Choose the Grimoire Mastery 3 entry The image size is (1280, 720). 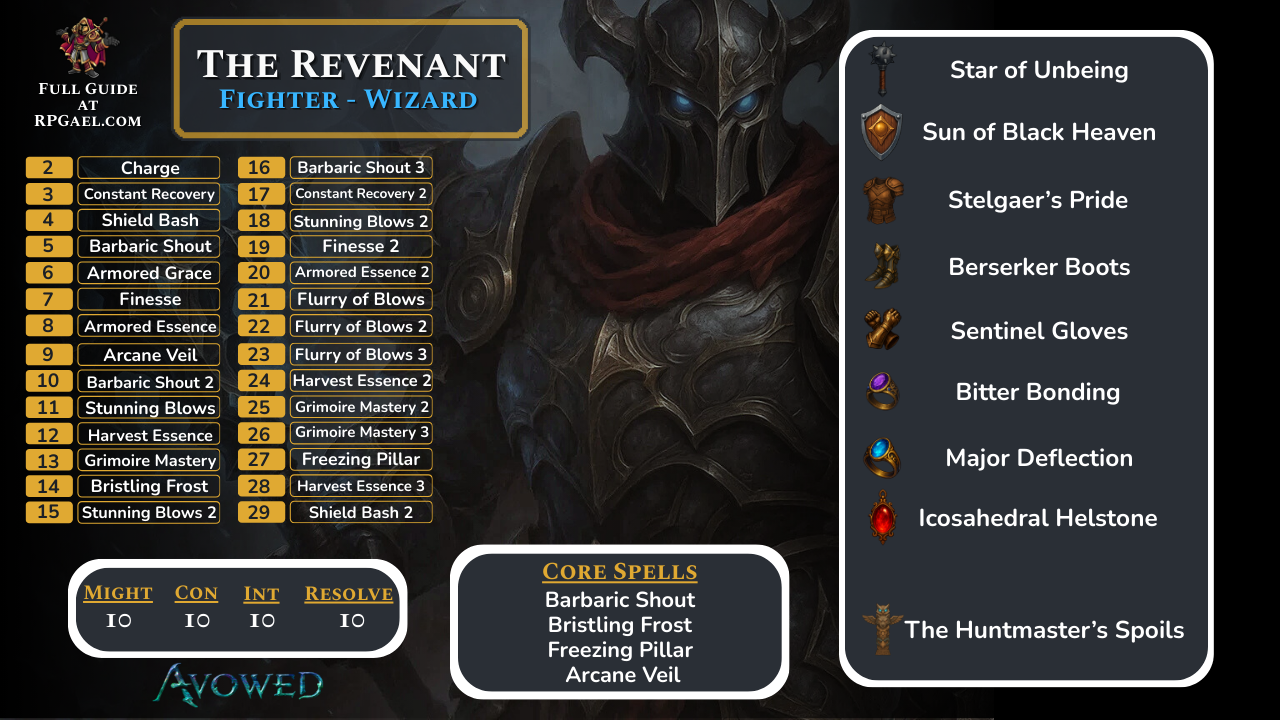point(360,433)
